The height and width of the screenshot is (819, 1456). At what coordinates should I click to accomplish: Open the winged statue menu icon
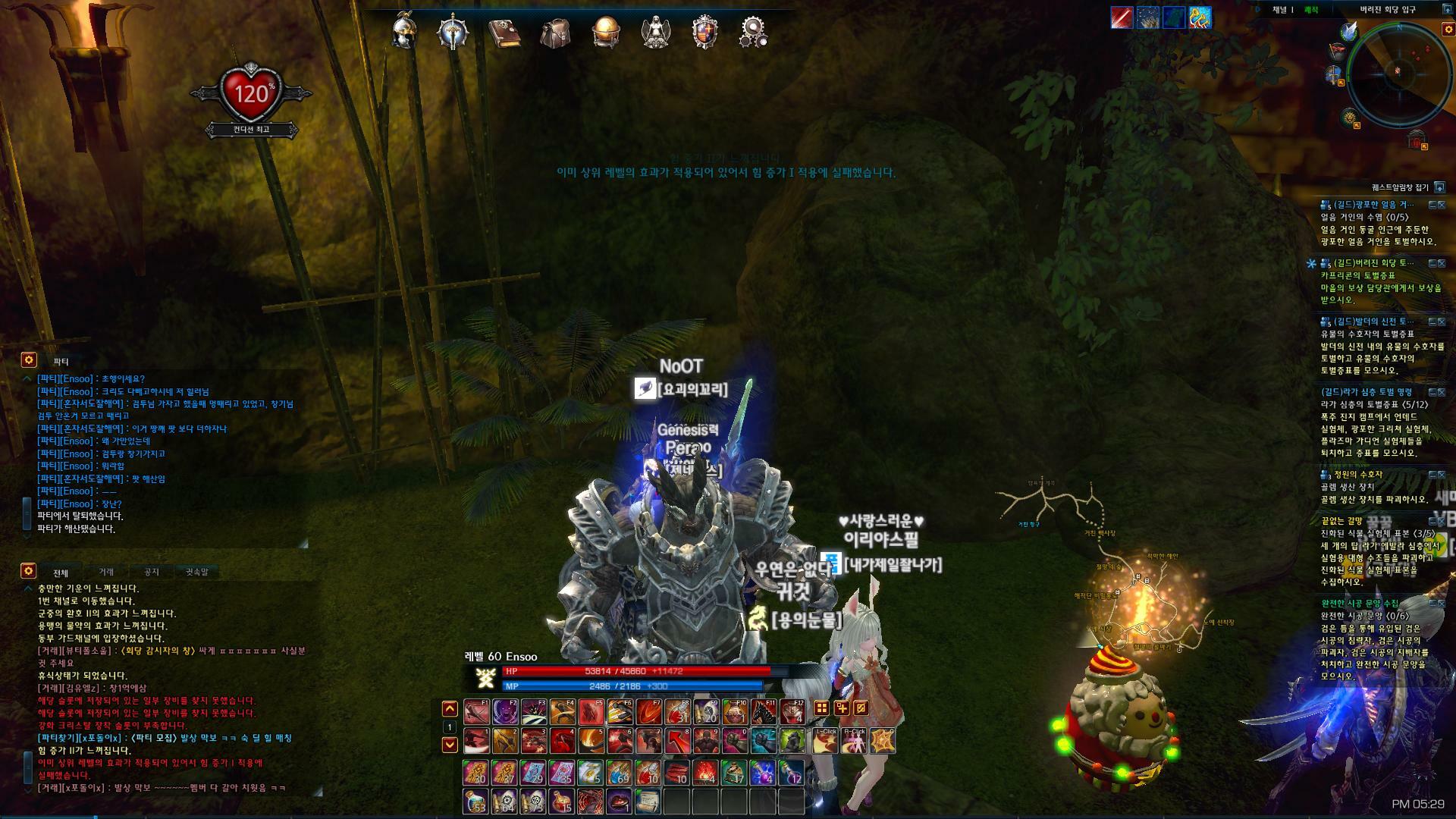[x=654, y=33]
